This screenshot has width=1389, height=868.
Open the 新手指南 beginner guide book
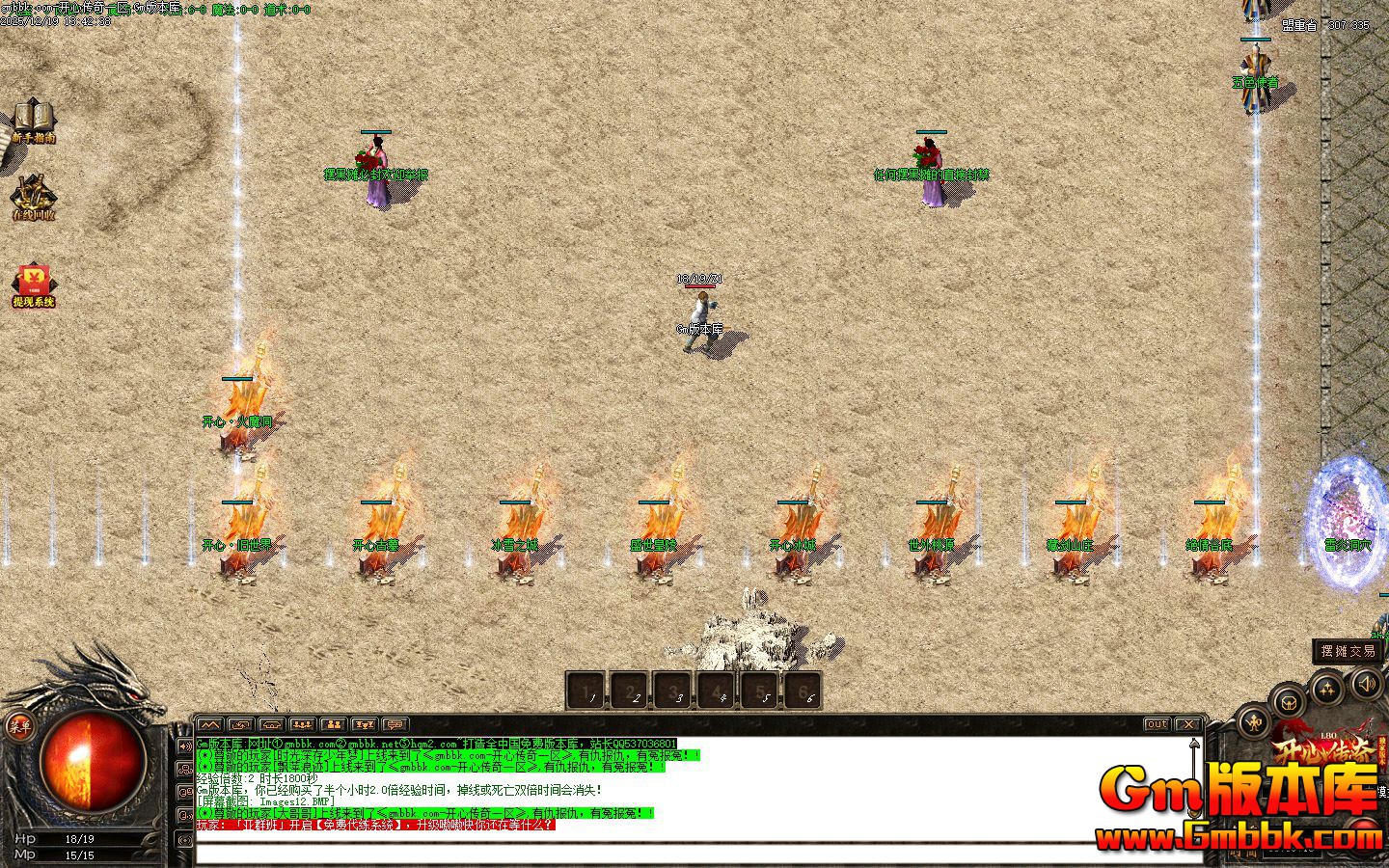33,118
